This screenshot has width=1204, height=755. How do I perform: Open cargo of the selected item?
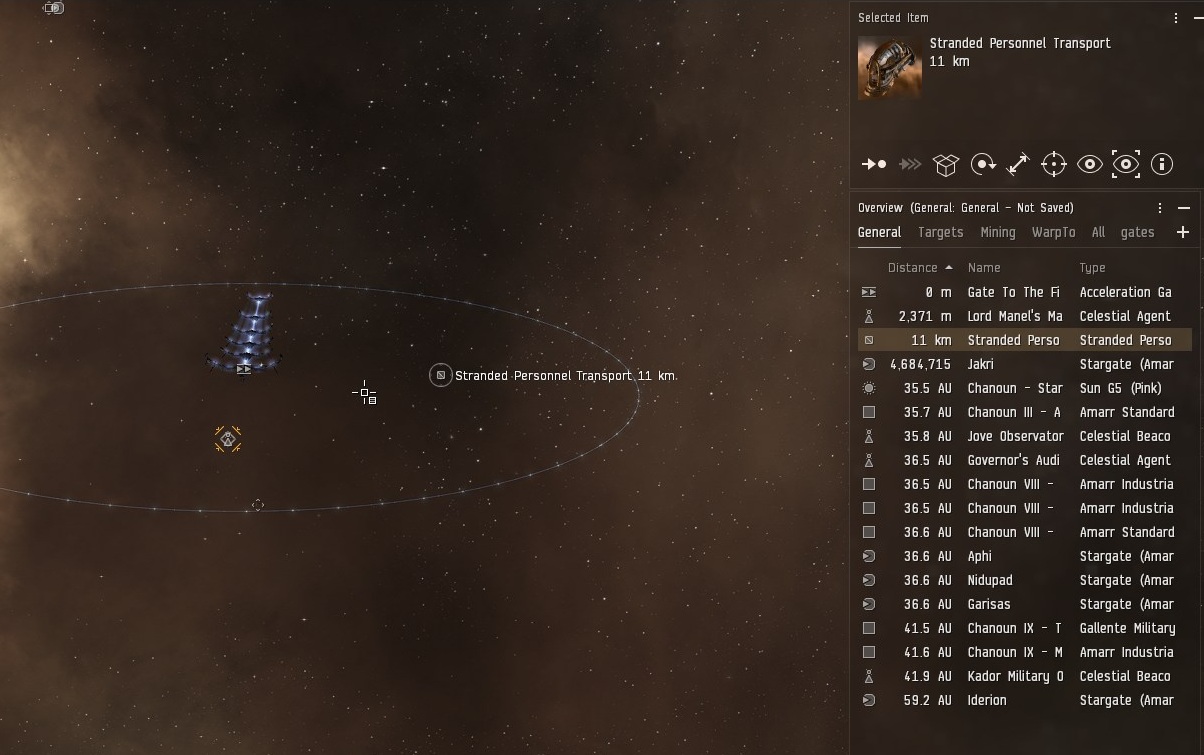tap(946, 164)
